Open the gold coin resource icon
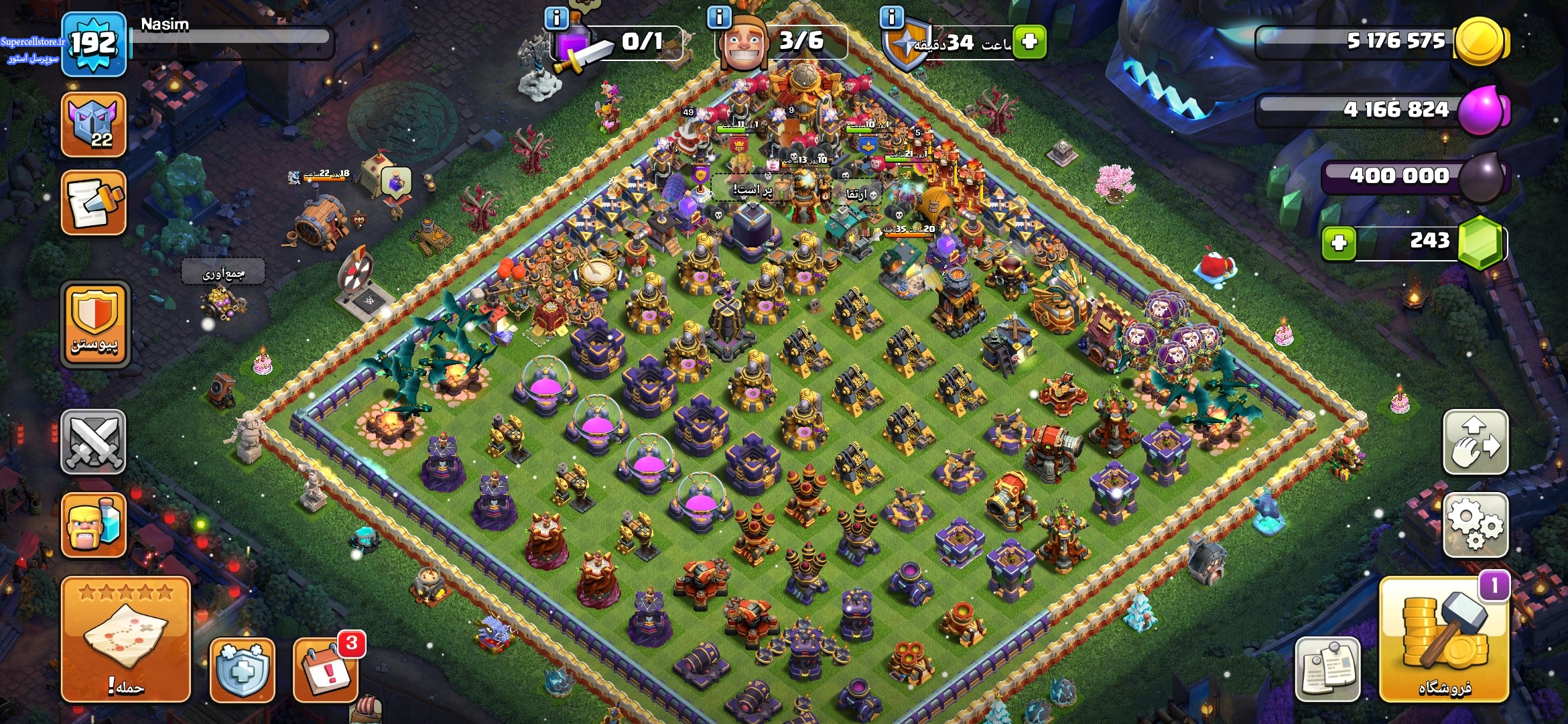Screen dimensions: 1568x724 [x=1482, y=42]
